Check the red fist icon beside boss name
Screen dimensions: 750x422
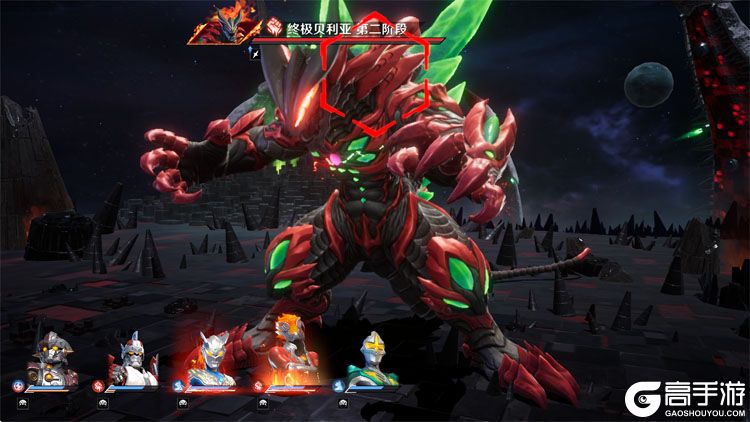275,30
